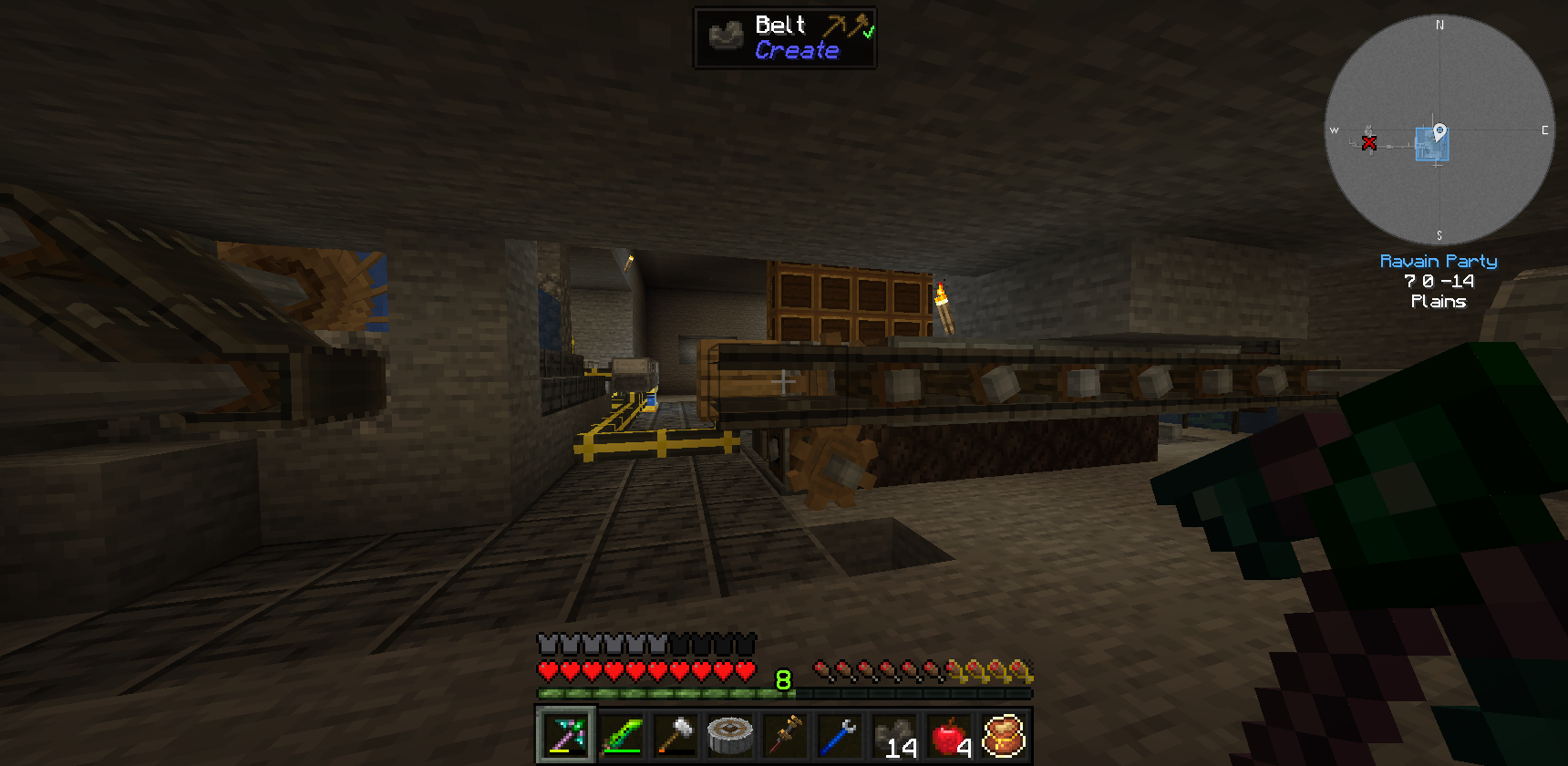Click the experience level number 8

[x=782, y=679]
